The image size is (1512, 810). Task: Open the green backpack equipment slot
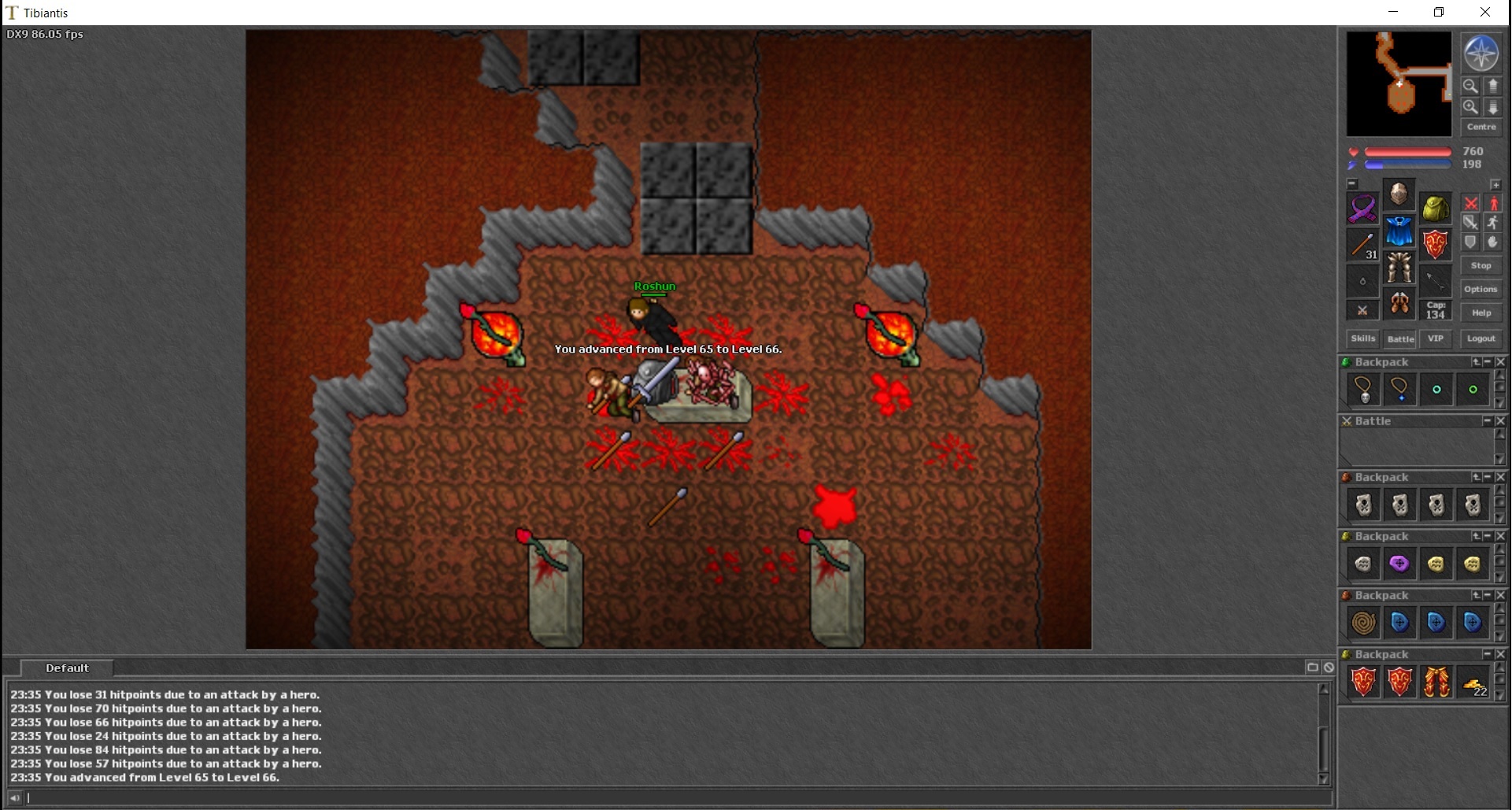point(1436,209)
